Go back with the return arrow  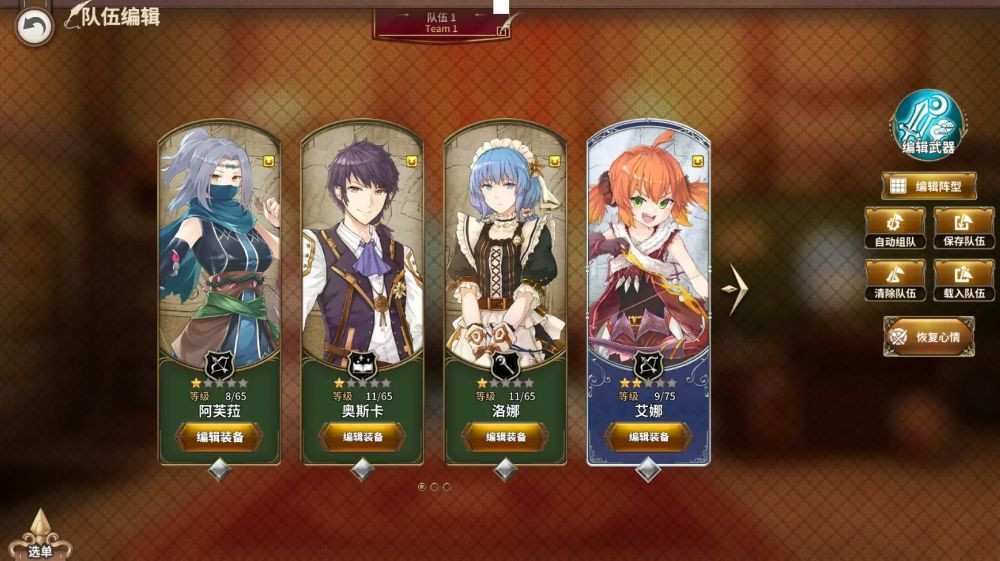35,27
